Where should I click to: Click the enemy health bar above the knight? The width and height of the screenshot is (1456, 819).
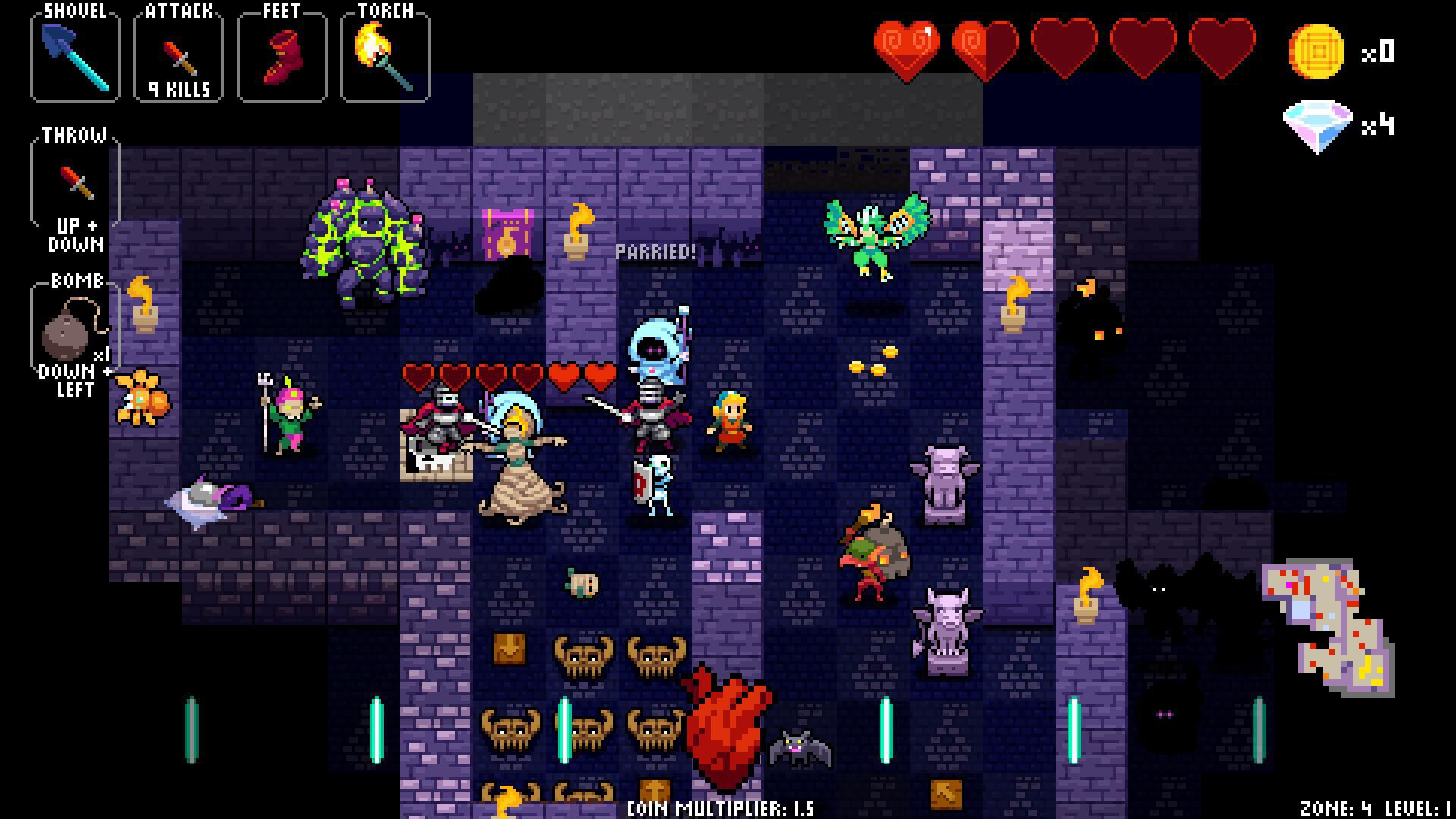(x=510, y=374)
